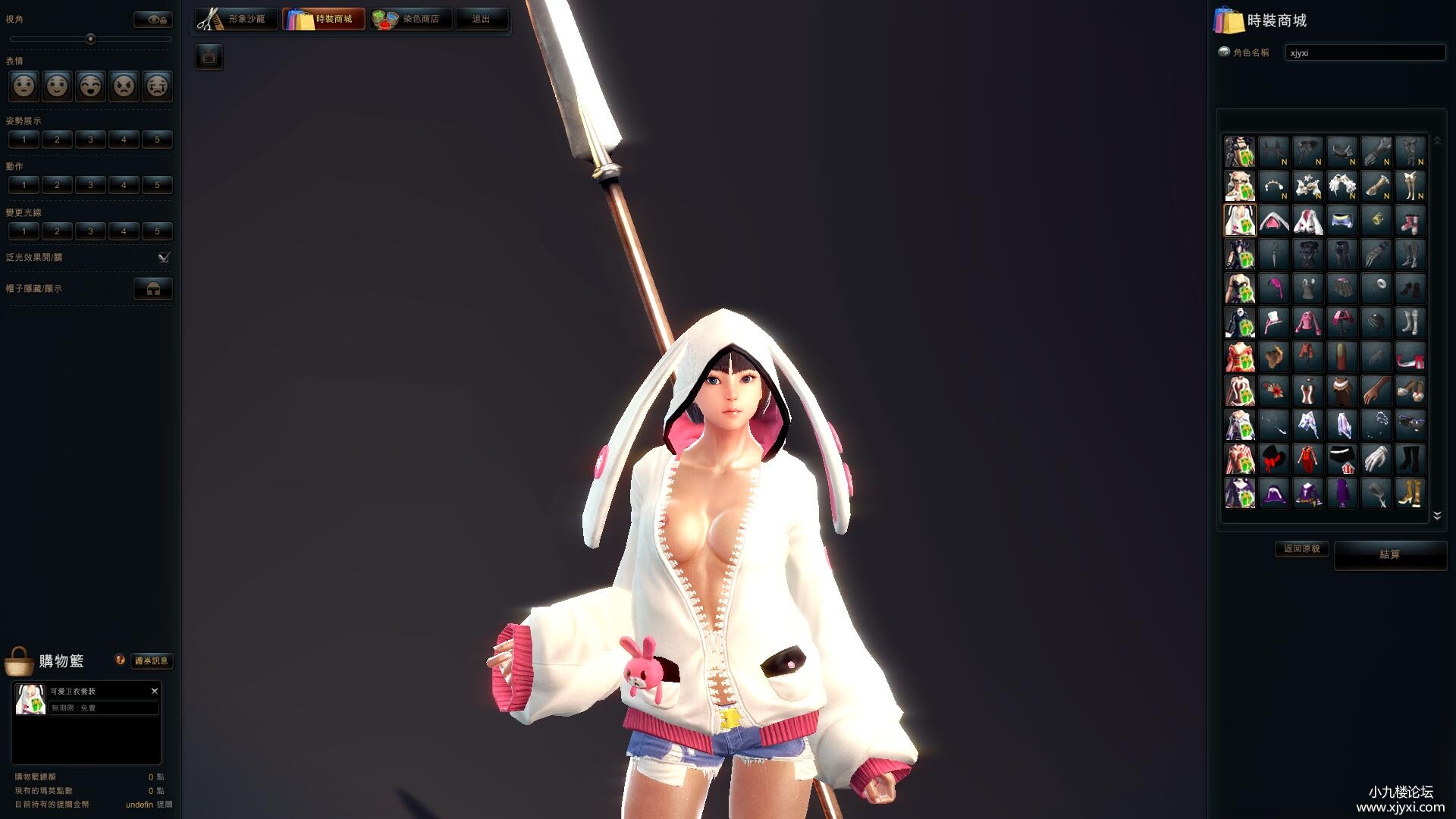Viewport: 1456px width, 819px height.
Task: Select the angry face expression icon
Action: point(124,86)
